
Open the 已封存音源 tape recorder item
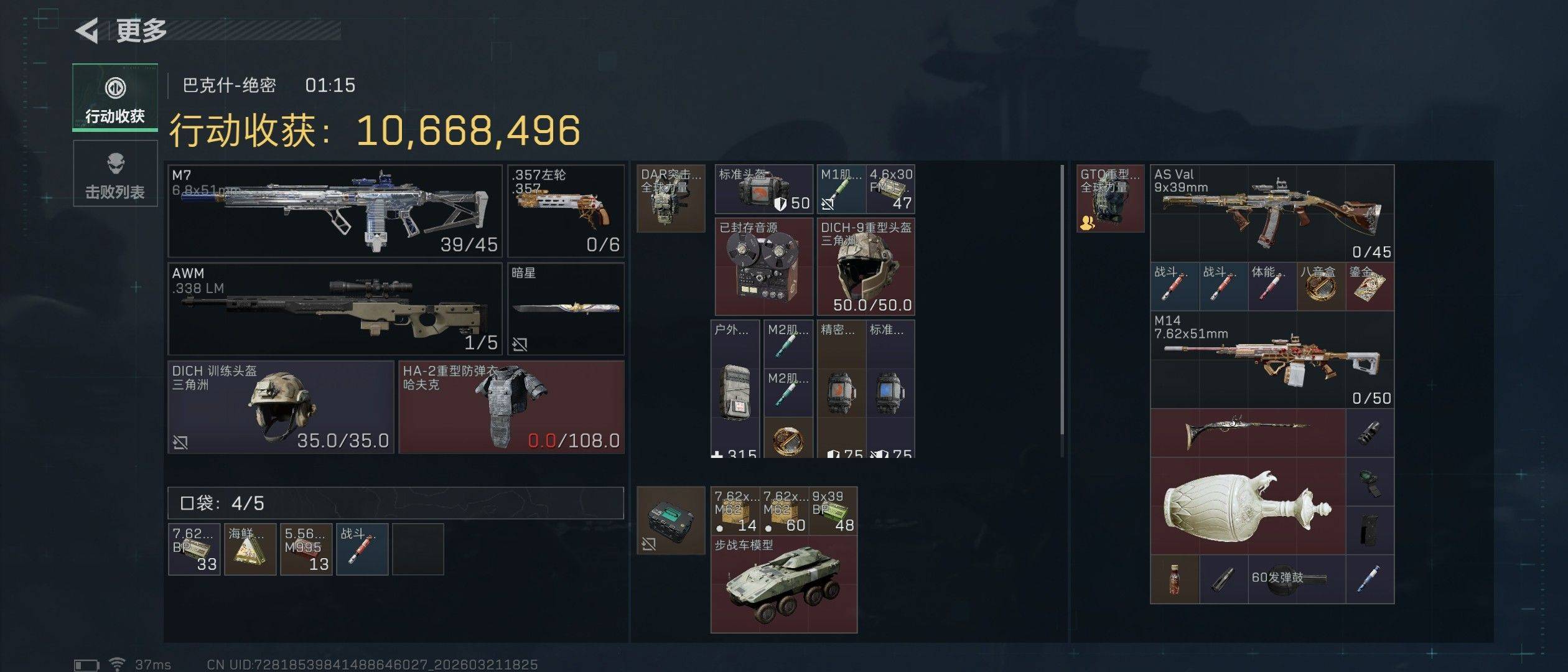pyautogui.click(x=764, y=266)
